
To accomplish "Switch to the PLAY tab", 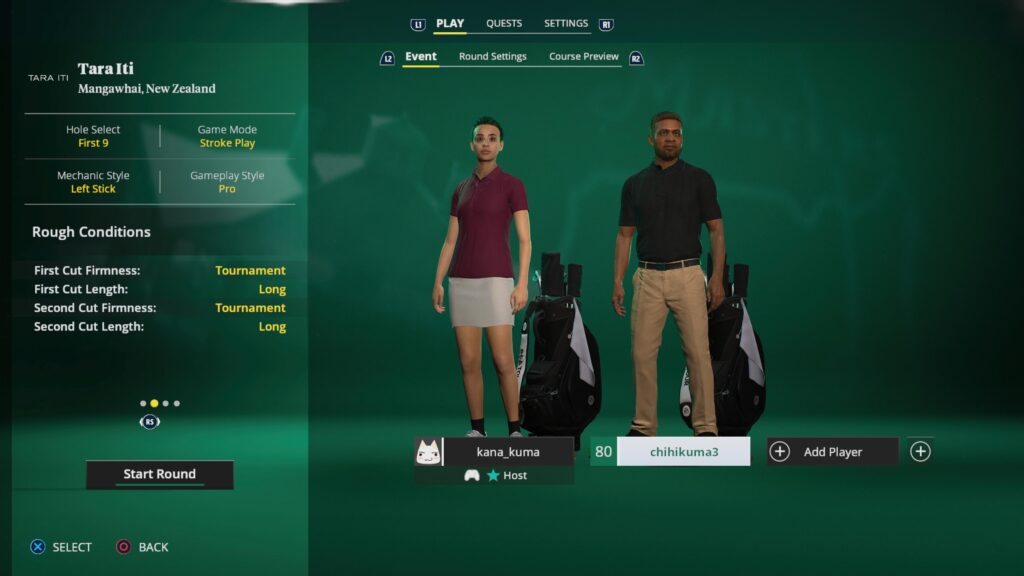I will pyautogui.click(x=450, y=23).
